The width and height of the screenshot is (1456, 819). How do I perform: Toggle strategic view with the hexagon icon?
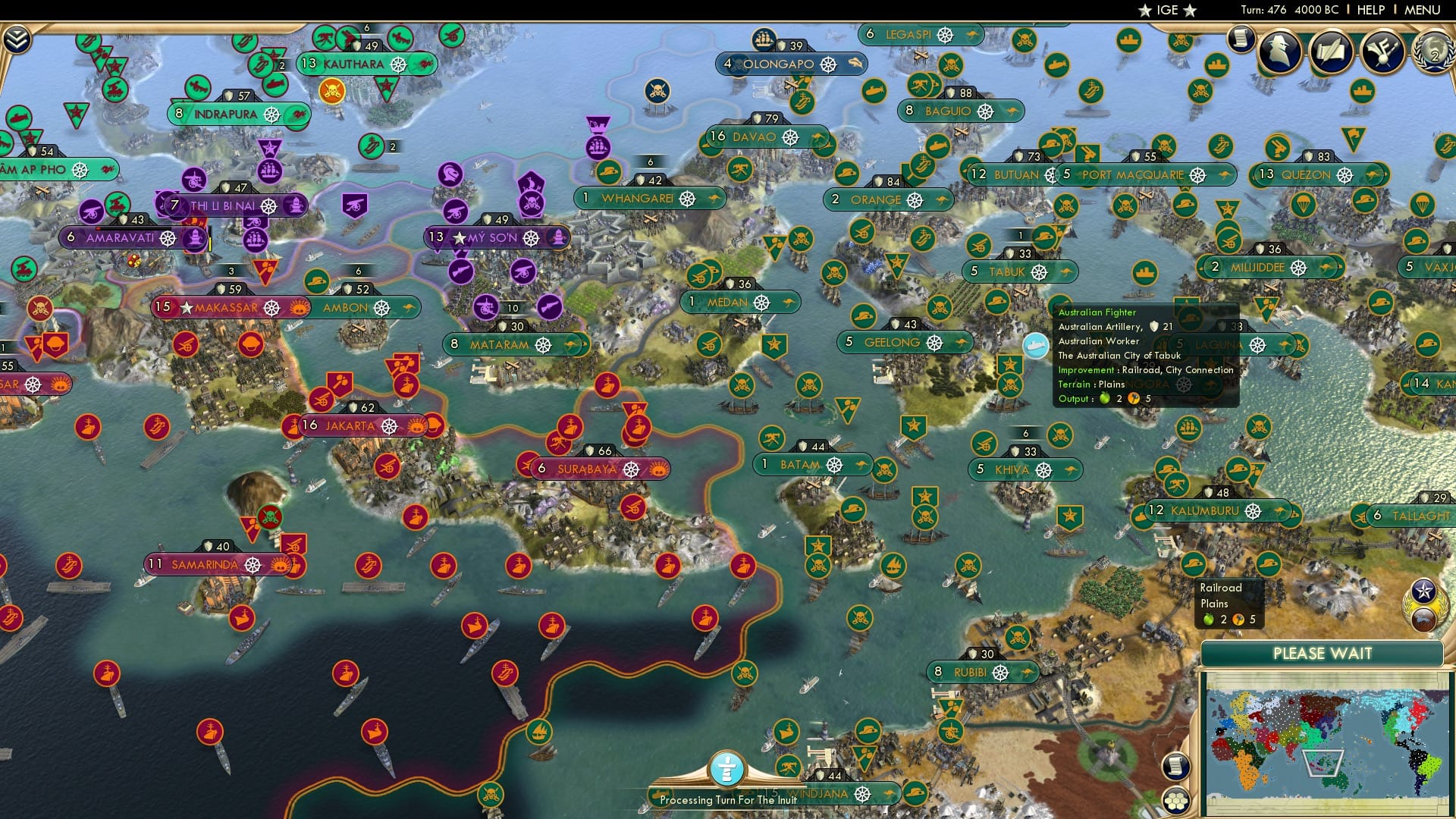click(1176, 802)
